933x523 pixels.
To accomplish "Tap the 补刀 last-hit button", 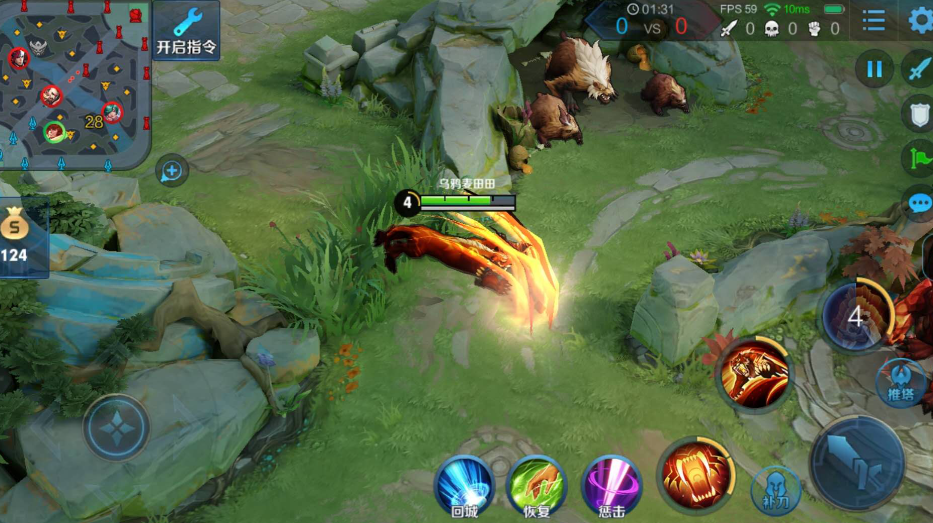I will [776, 489].
